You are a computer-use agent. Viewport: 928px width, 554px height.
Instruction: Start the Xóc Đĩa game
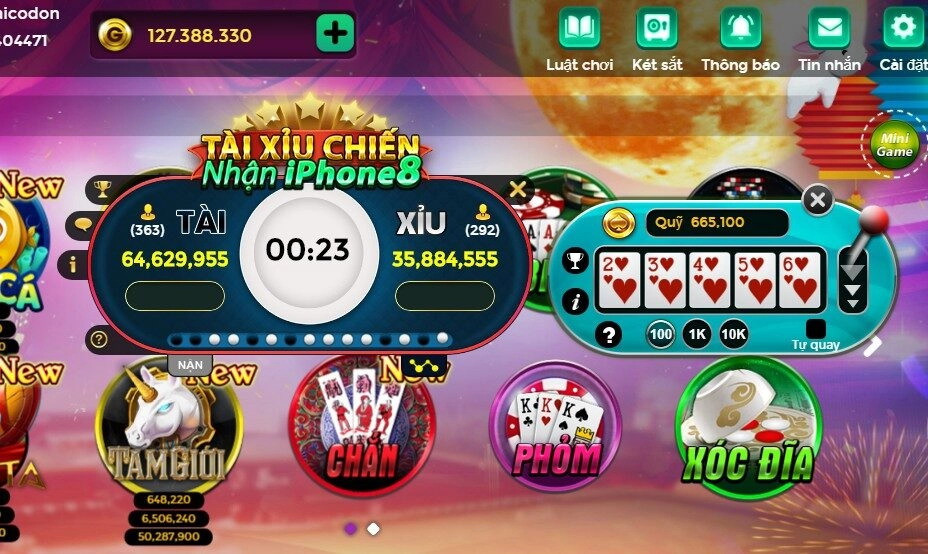pos(748,430)
